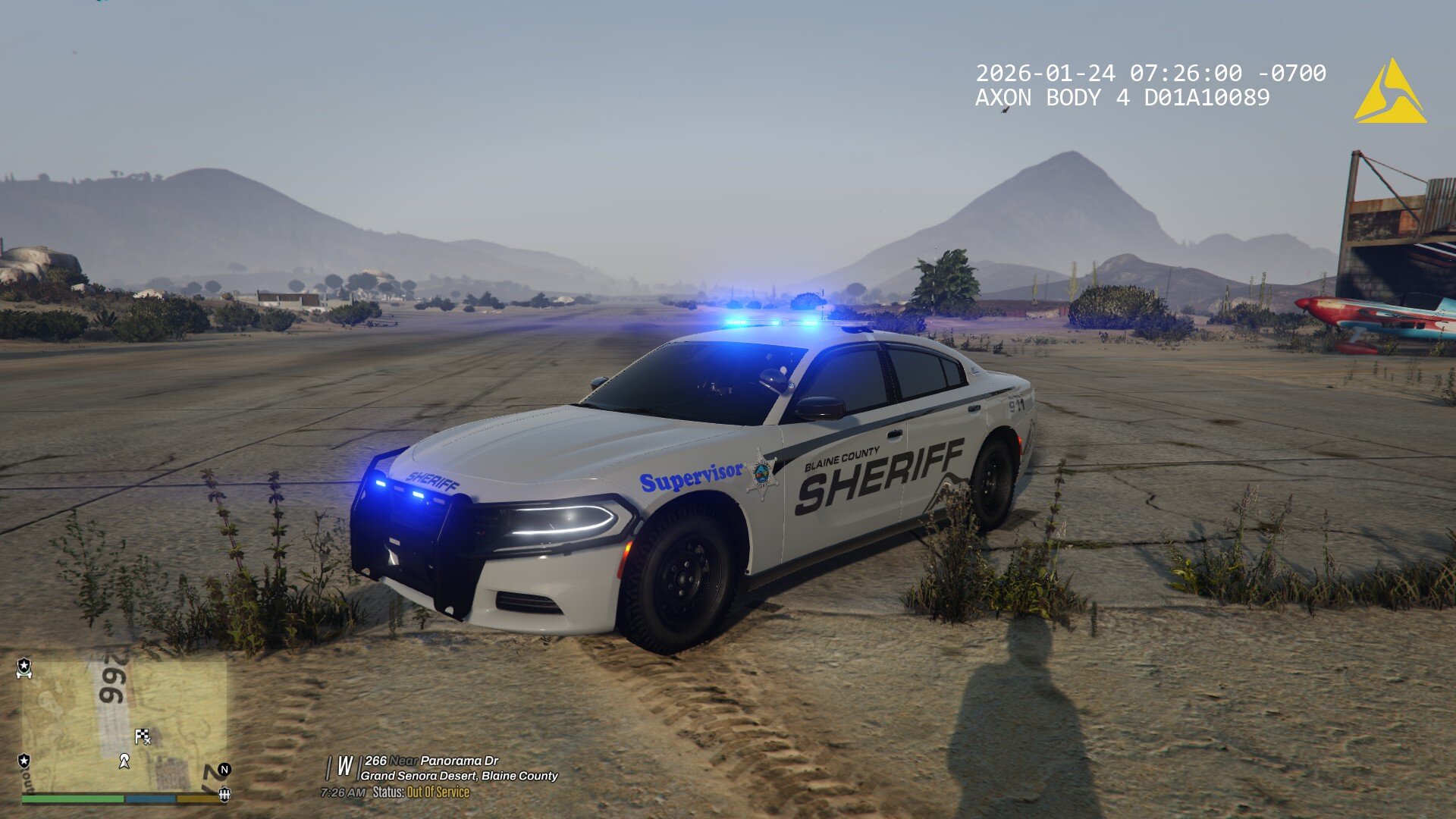1456x819 pixels.
Task: Toggle the Out Of Service duty status
Action: point(438,792)
